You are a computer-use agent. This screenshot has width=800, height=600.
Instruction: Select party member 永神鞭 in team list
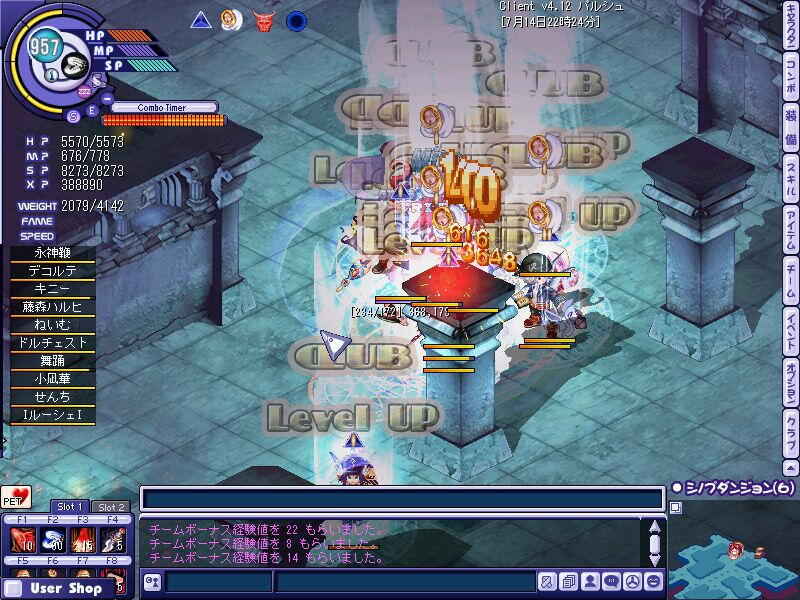[53, 254]
